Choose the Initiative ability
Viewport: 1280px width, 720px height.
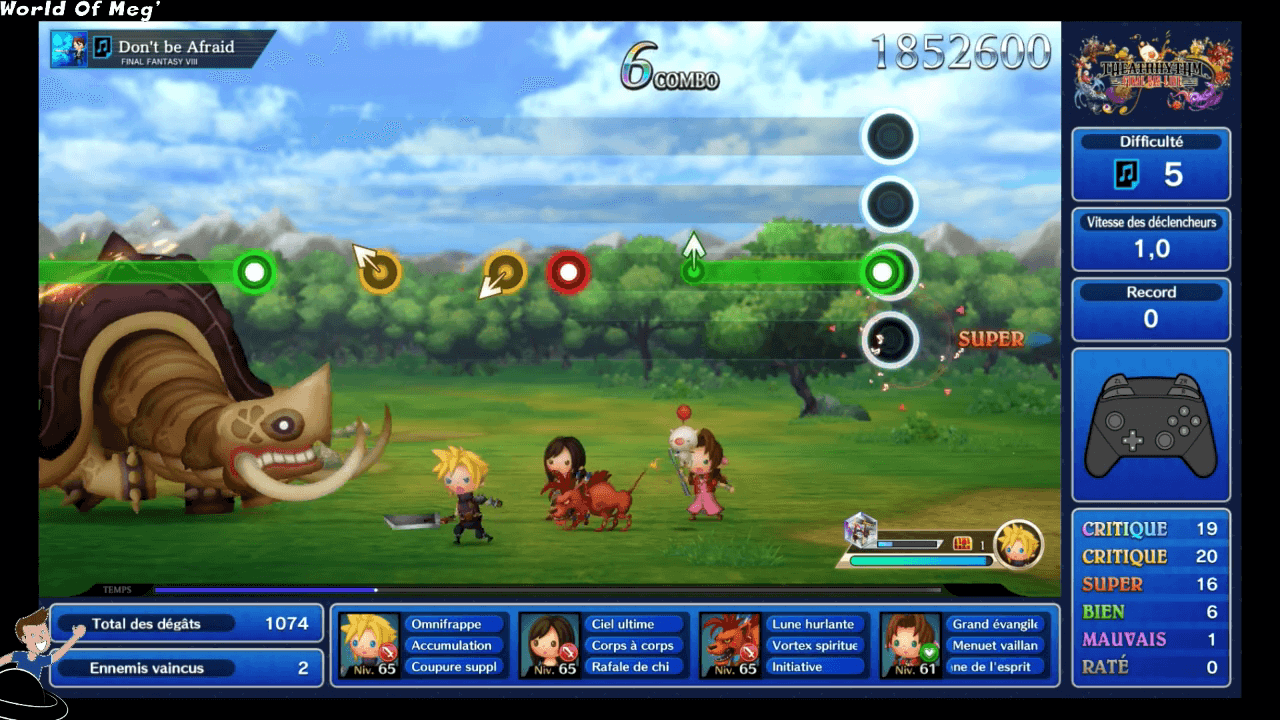pyautogui.click(x=813, y=667)
